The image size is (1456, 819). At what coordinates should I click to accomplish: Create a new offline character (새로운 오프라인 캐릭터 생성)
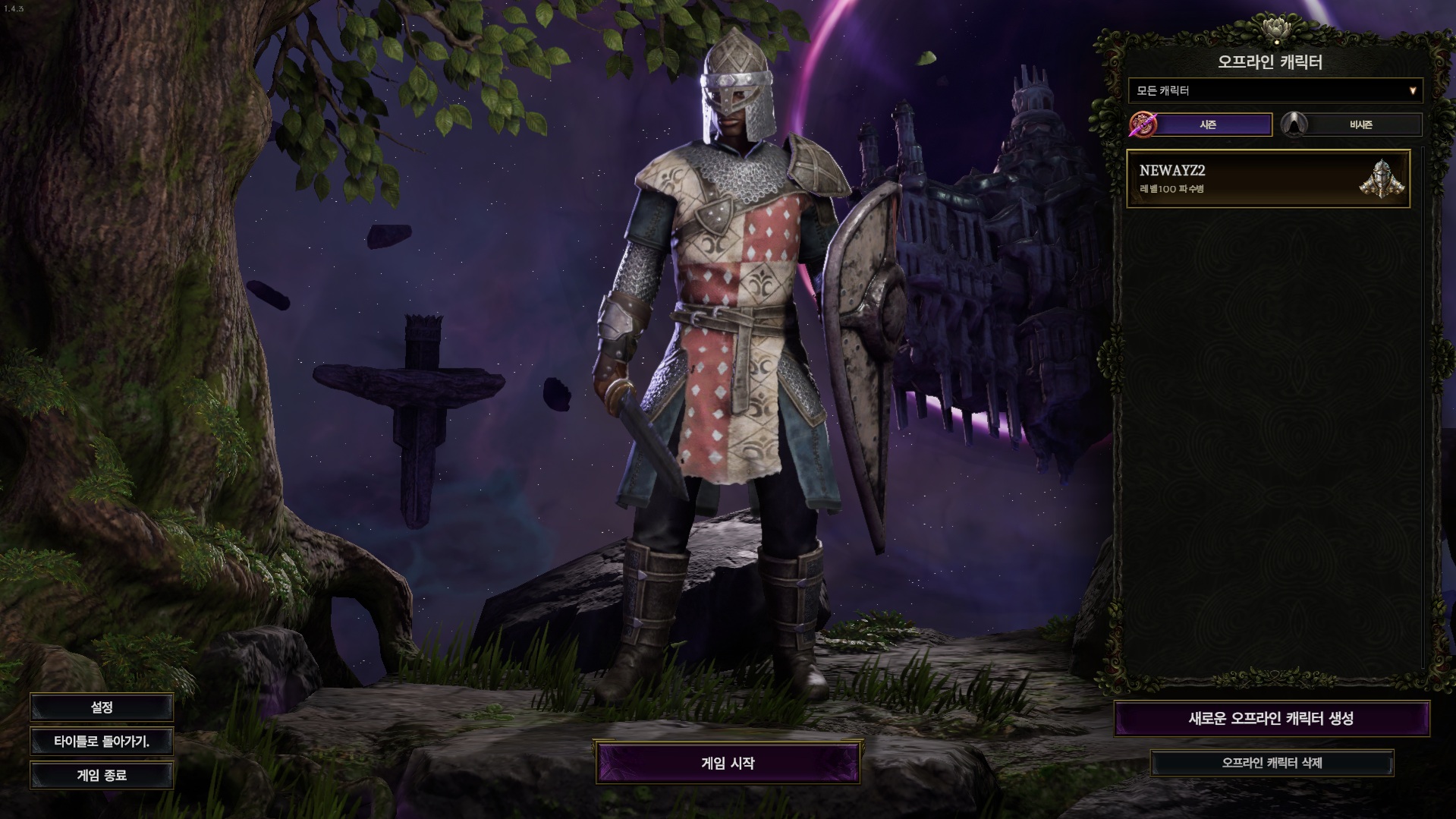tap(1271, 719)
